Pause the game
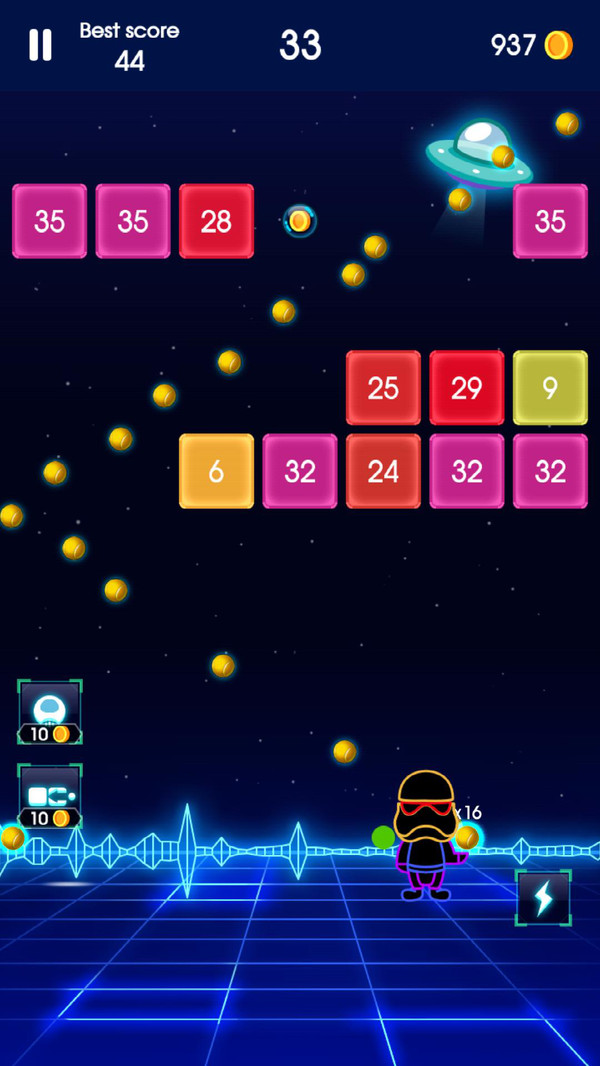The width and height of the screenshot is (600, 1066). pos(40,45)
